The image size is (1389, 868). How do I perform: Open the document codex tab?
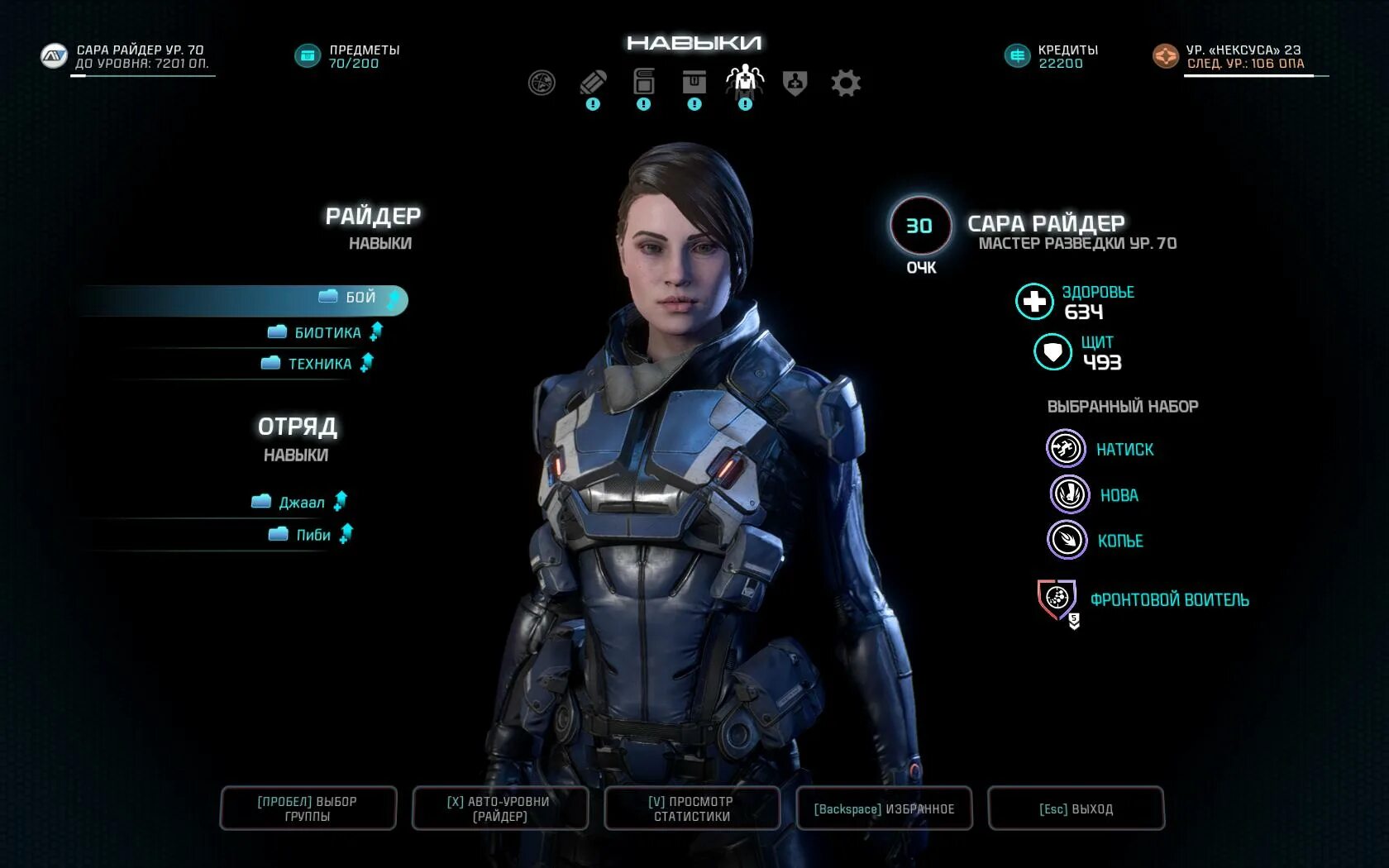coord(643,83)
